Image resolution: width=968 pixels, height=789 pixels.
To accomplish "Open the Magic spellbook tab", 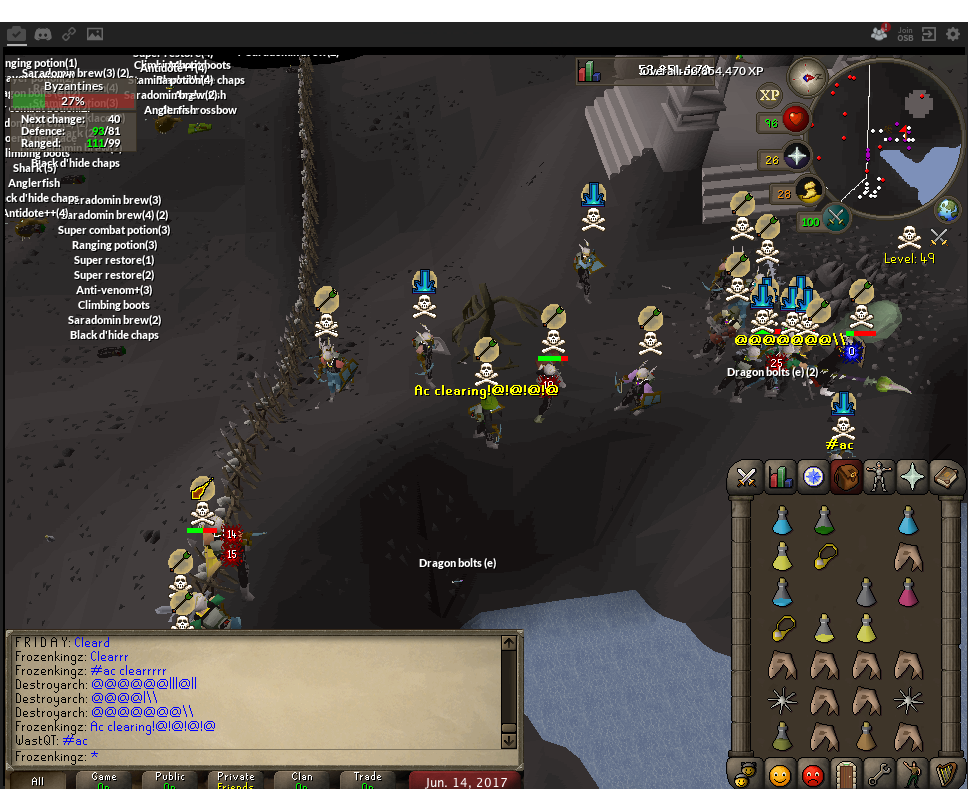I will (945, 478).
